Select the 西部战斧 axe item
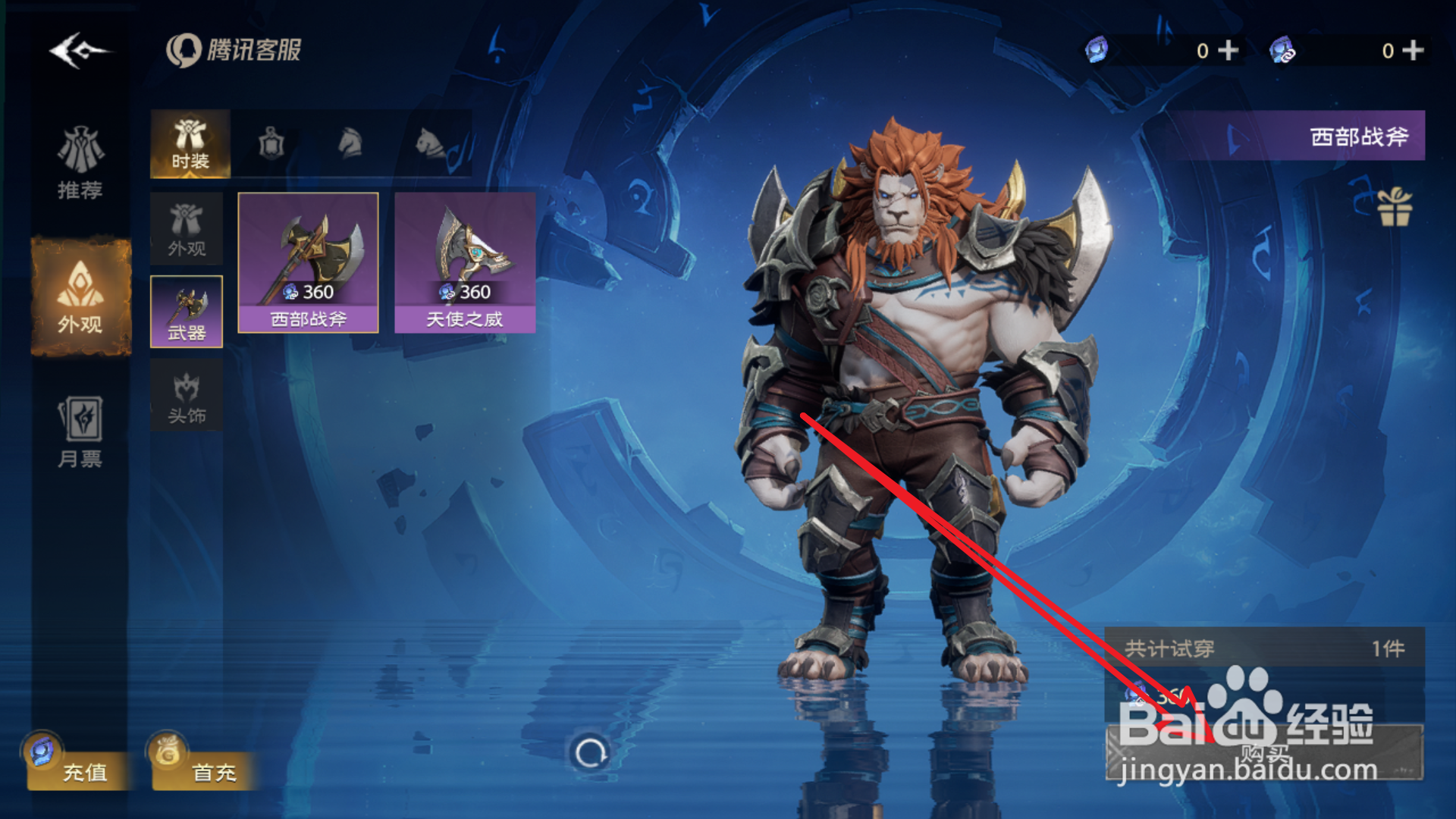 (308, 262)
